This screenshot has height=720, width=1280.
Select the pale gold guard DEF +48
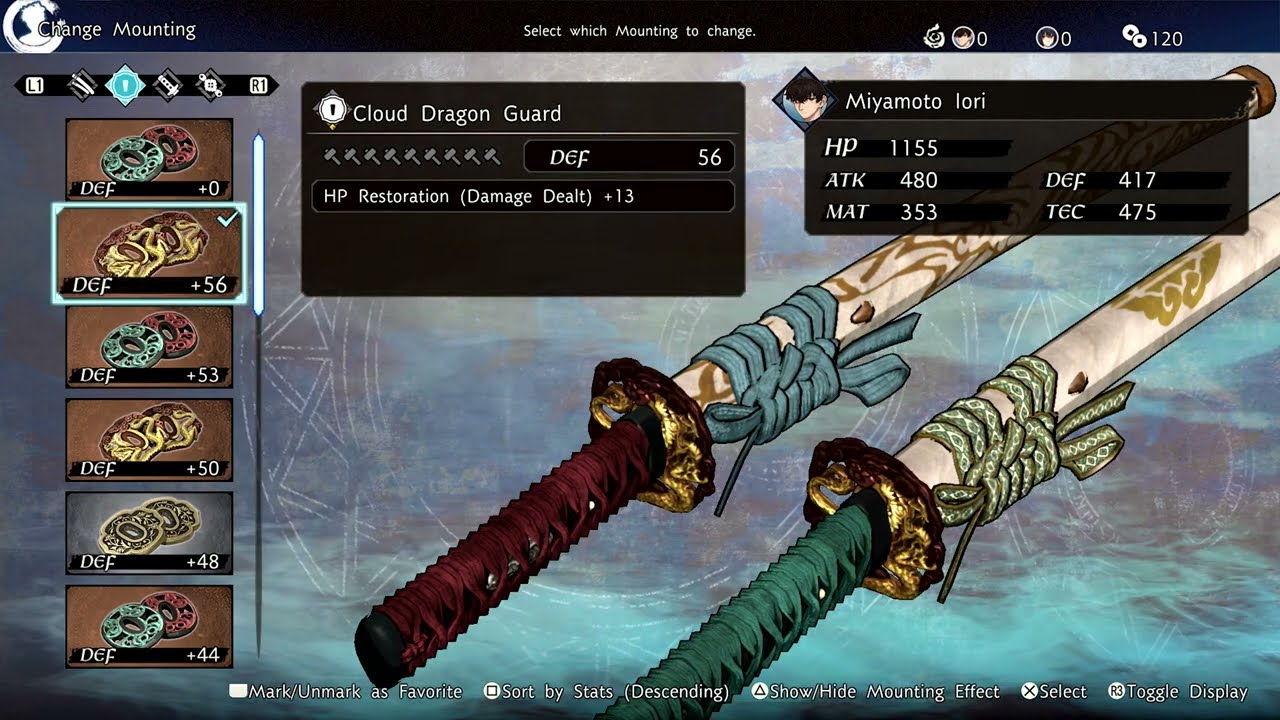(x=149, y=532)
